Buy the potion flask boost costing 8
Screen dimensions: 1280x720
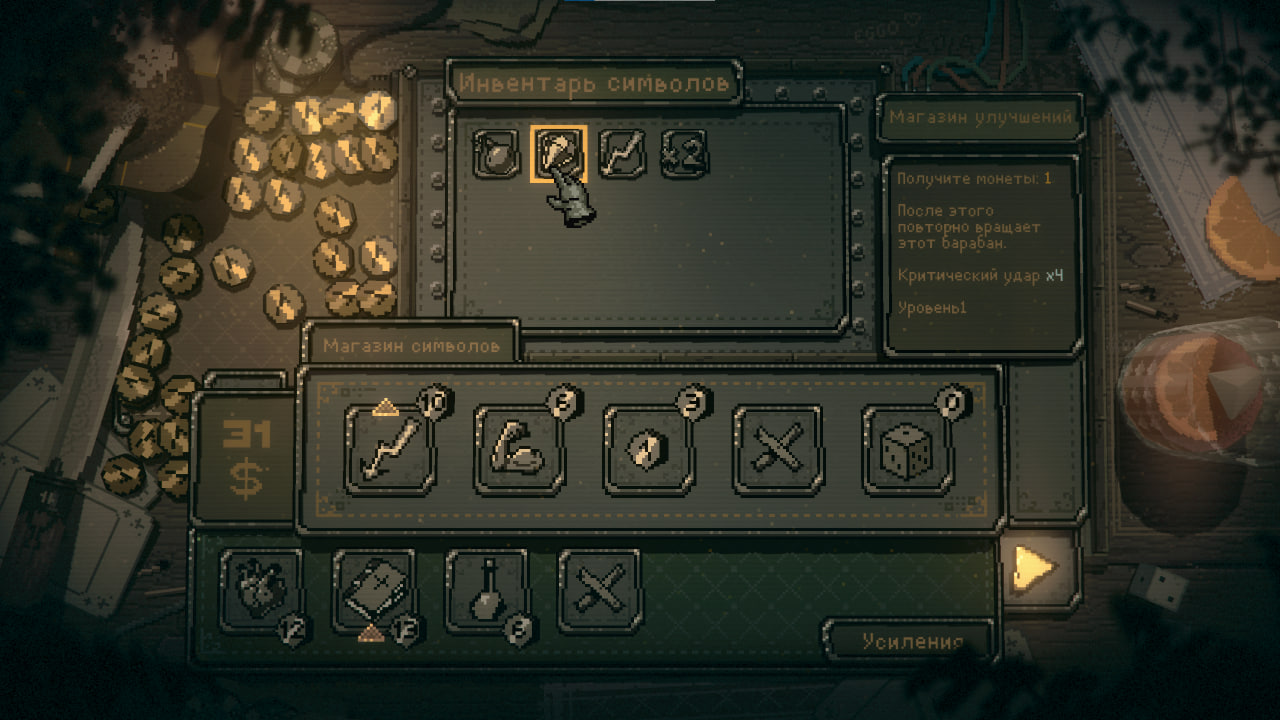click(x=487, y=591)
